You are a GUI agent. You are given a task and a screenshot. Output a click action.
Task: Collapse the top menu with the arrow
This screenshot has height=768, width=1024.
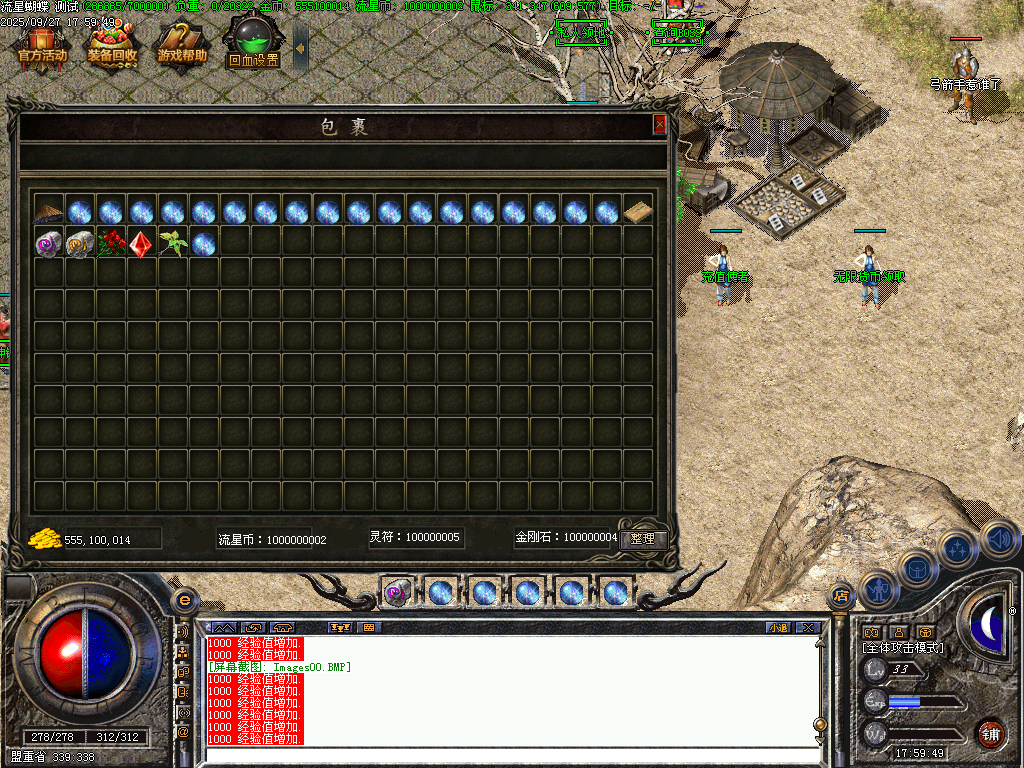pyautogui.click(x=300, y=47)
